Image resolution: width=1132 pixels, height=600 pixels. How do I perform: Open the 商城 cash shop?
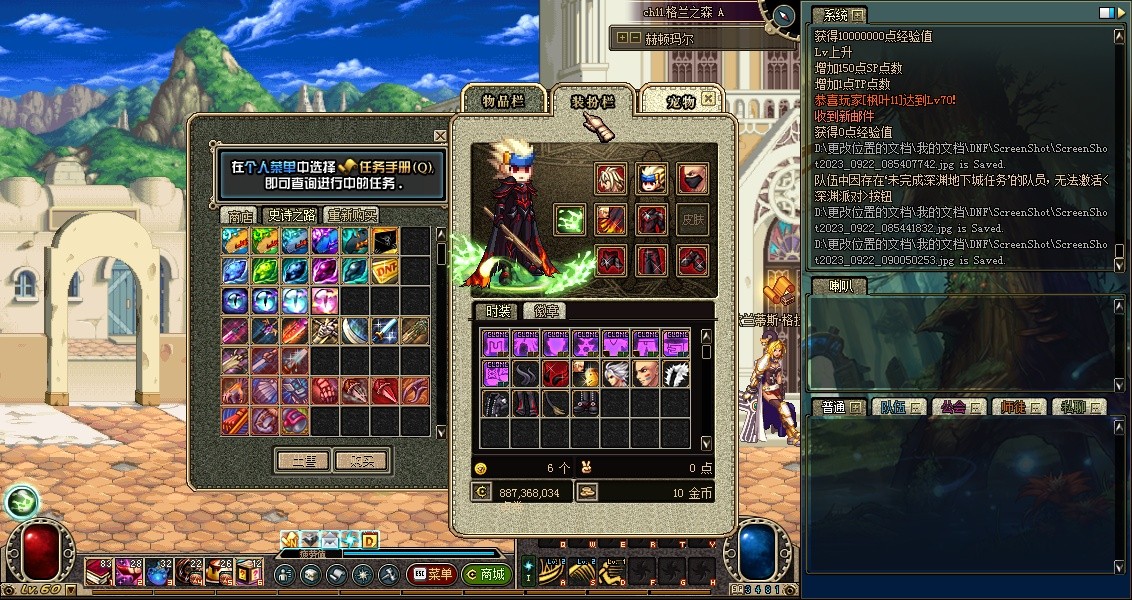[487, 575]
